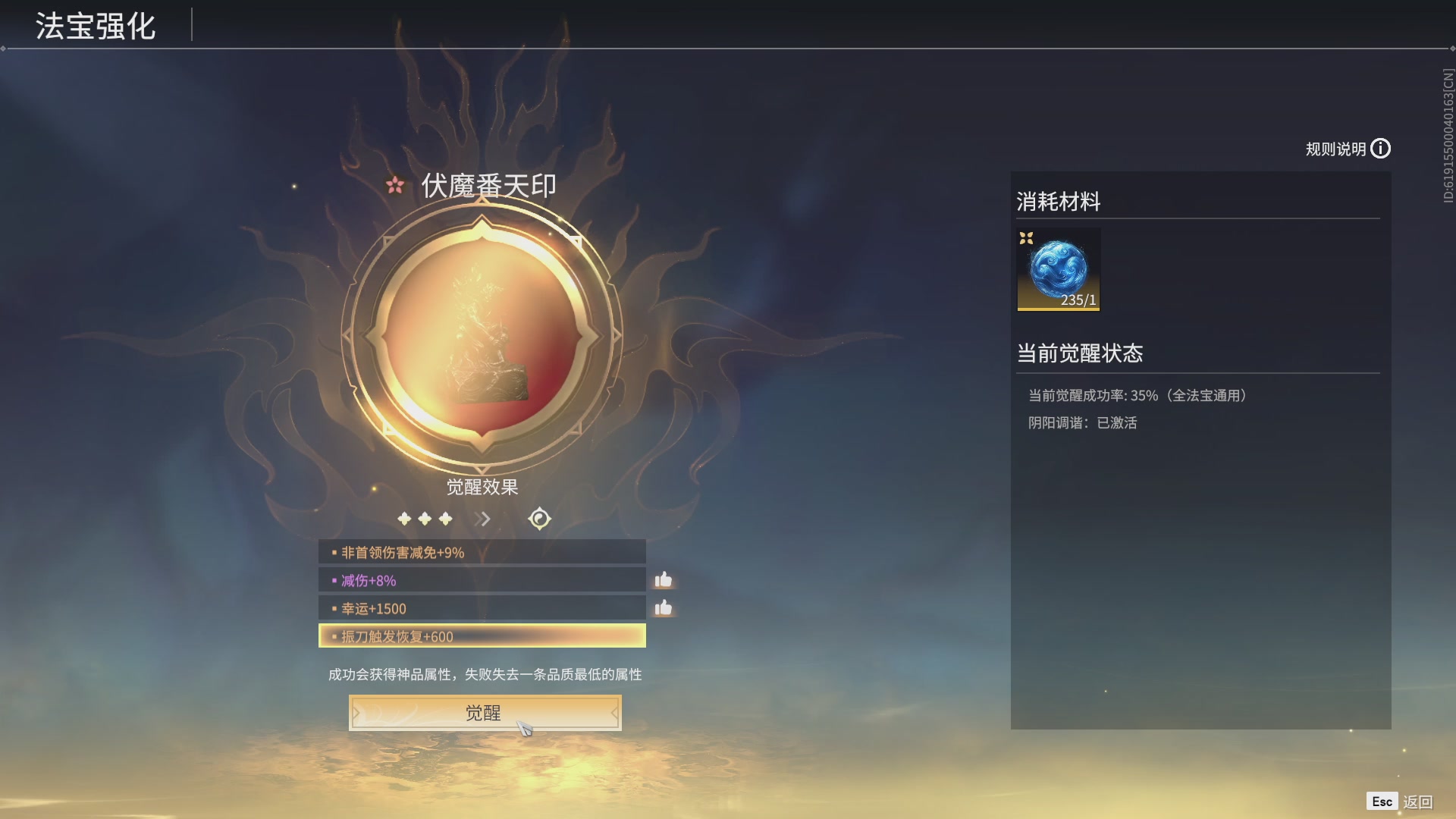Click the 235/1 material count bar
The height and width of the screenshot is (819, 1456).
(x=1078, y=300)
